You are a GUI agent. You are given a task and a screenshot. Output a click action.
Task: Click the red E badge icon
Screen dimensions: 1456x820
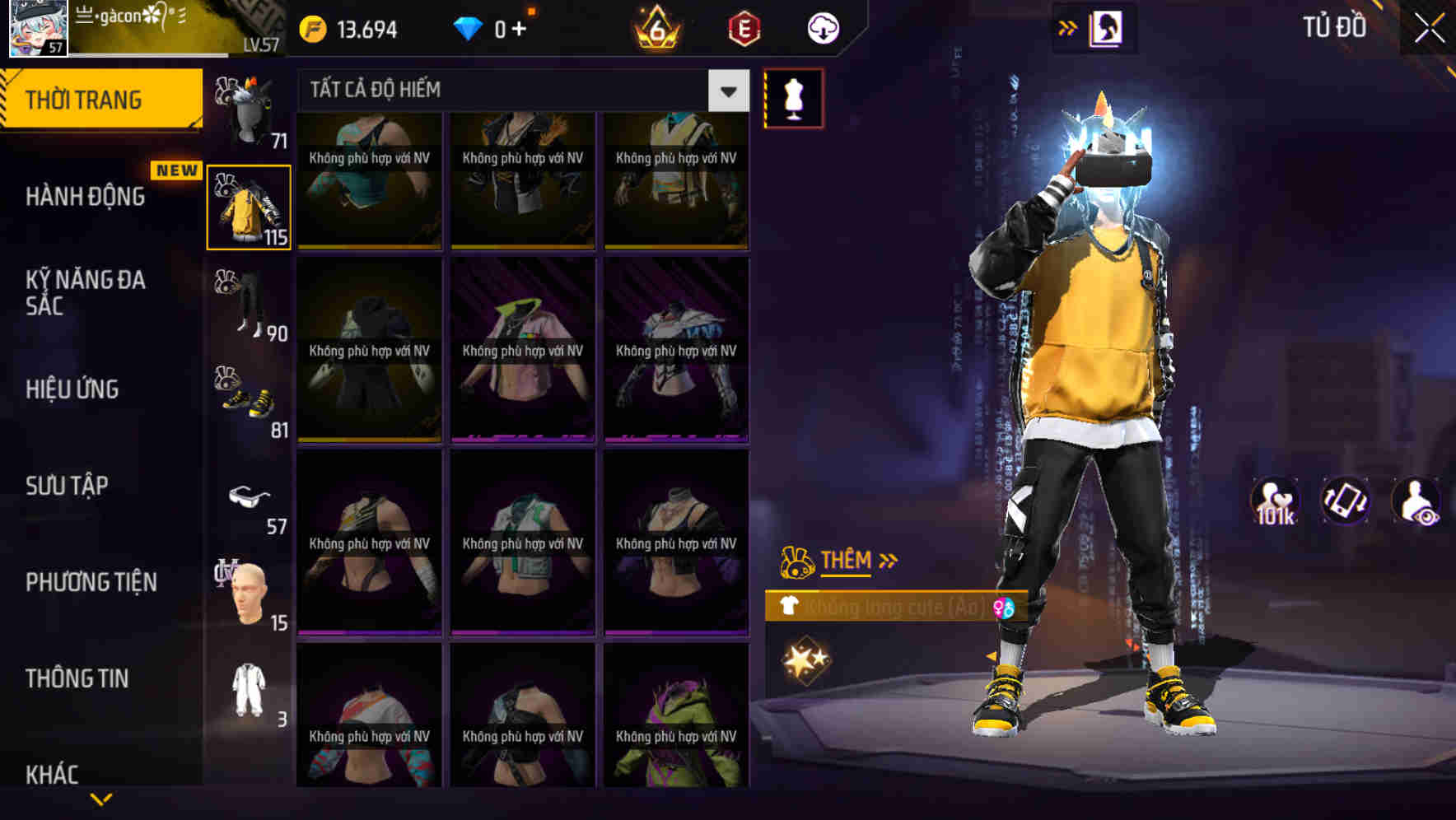pos(744,29)
